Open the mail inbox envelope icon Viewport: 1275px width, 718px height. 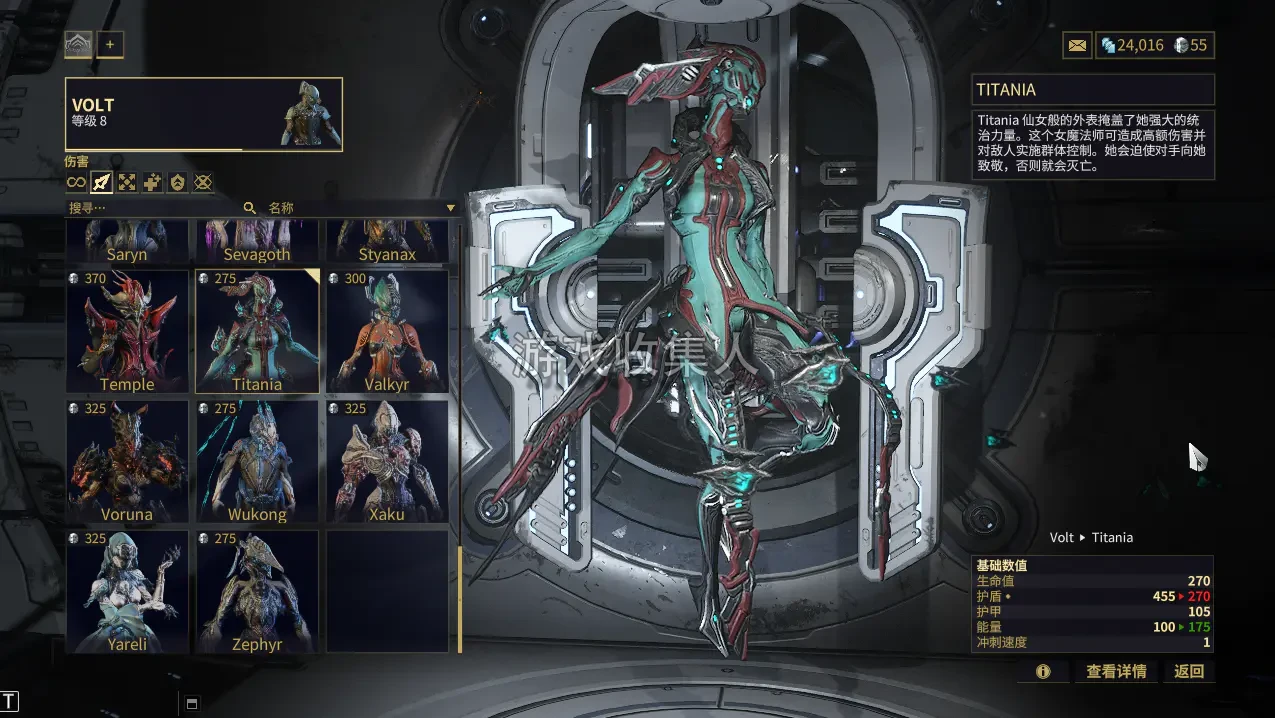1077,45
